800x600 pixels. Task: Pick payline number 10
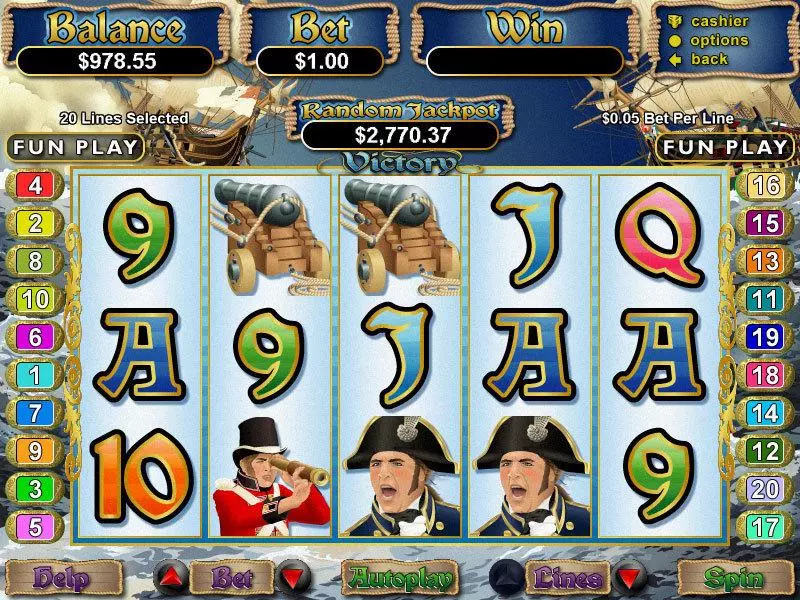coord(35,299)
